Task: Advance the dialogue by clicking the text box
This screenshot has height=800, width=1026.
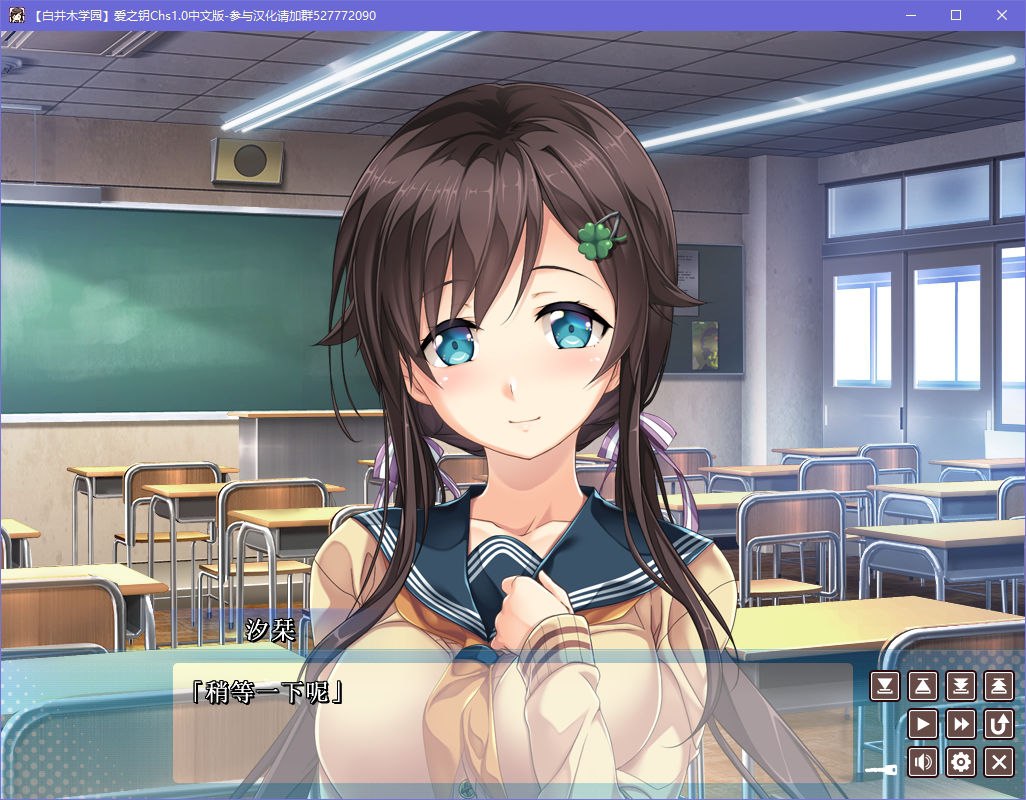Action: 512,730
